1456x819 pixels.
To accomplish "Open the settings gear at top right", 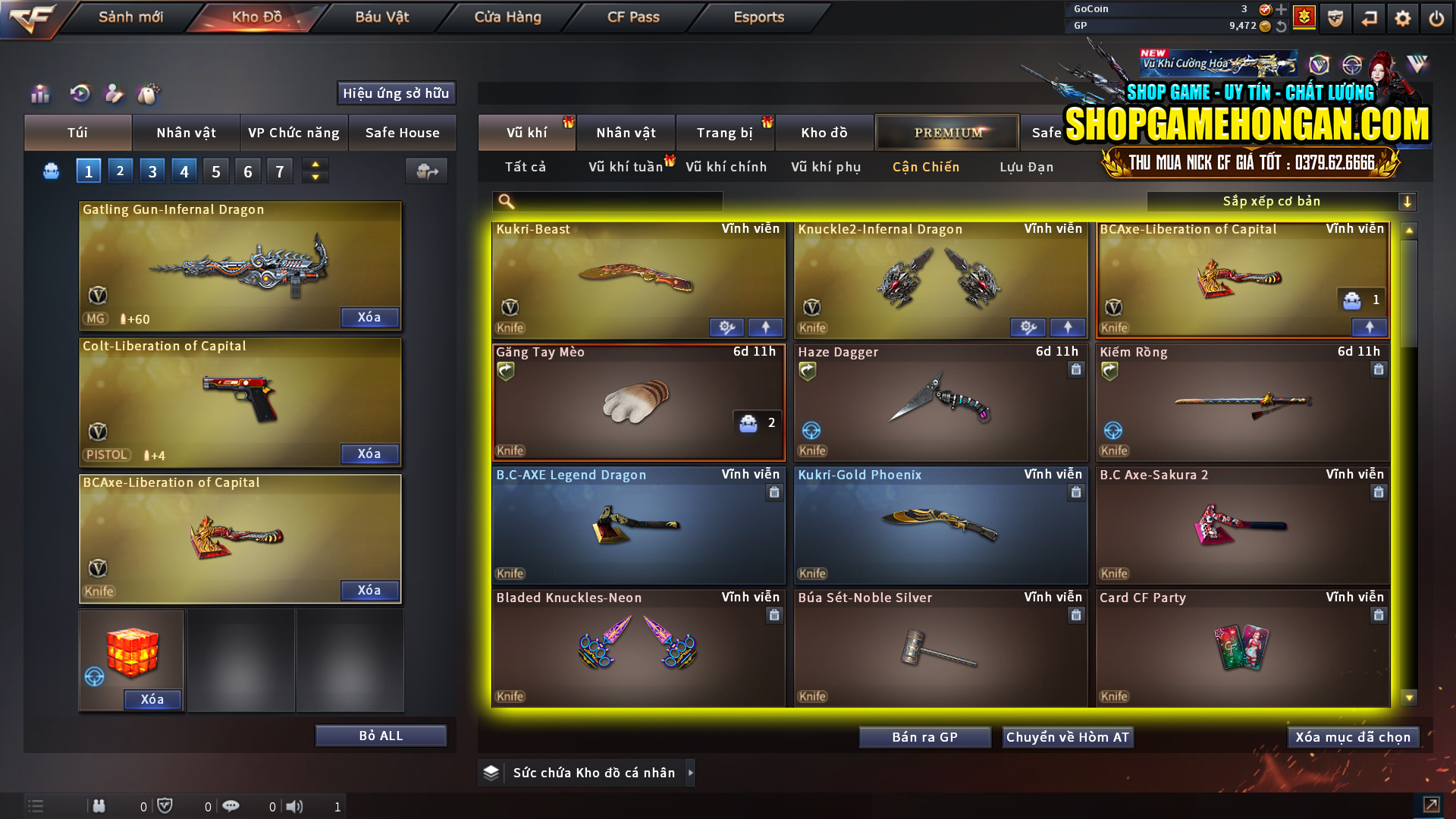I will click(x=1404, y=17).
